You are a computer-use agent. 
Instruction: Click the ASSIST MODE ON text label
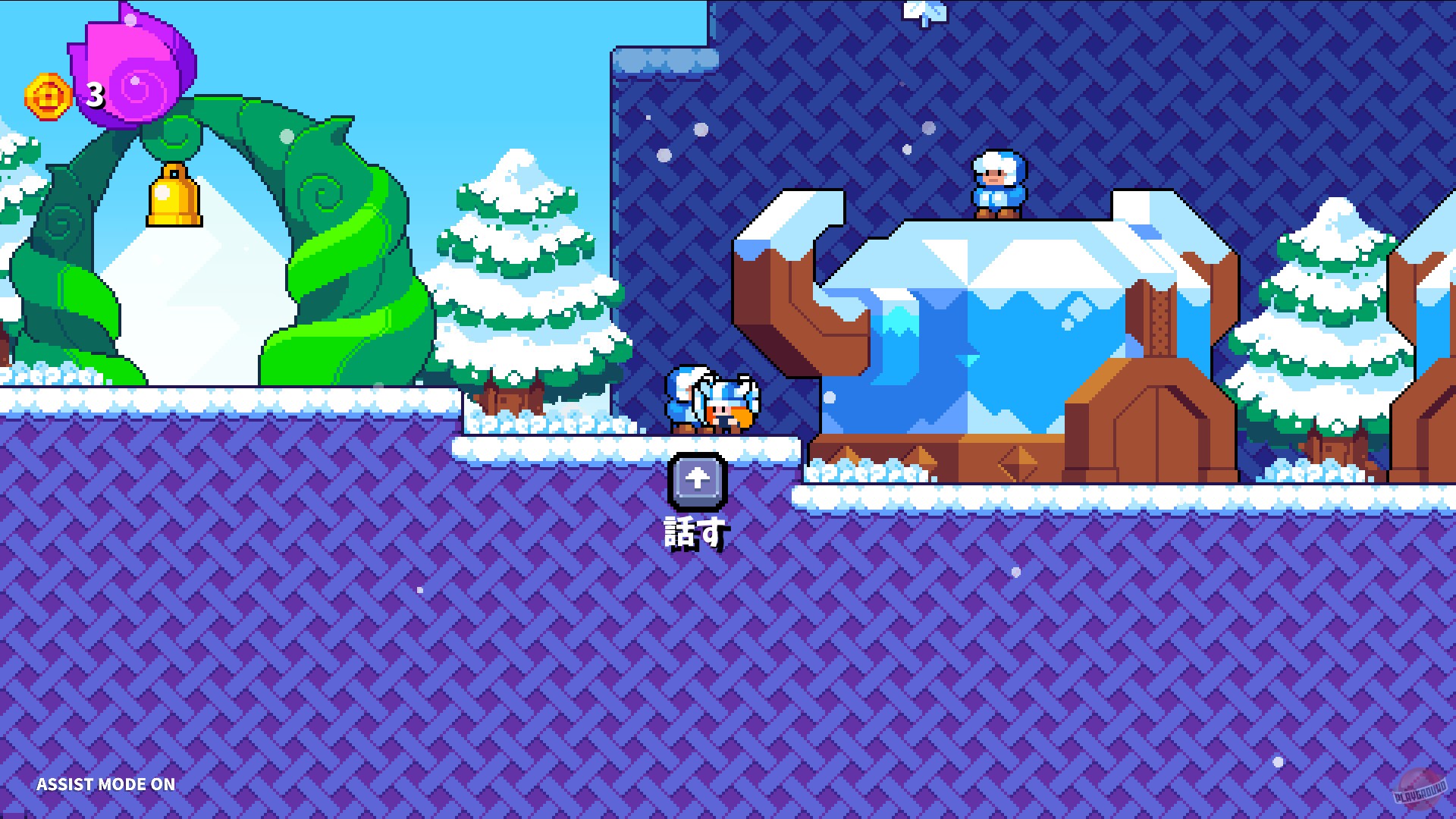tap(106, 785)
